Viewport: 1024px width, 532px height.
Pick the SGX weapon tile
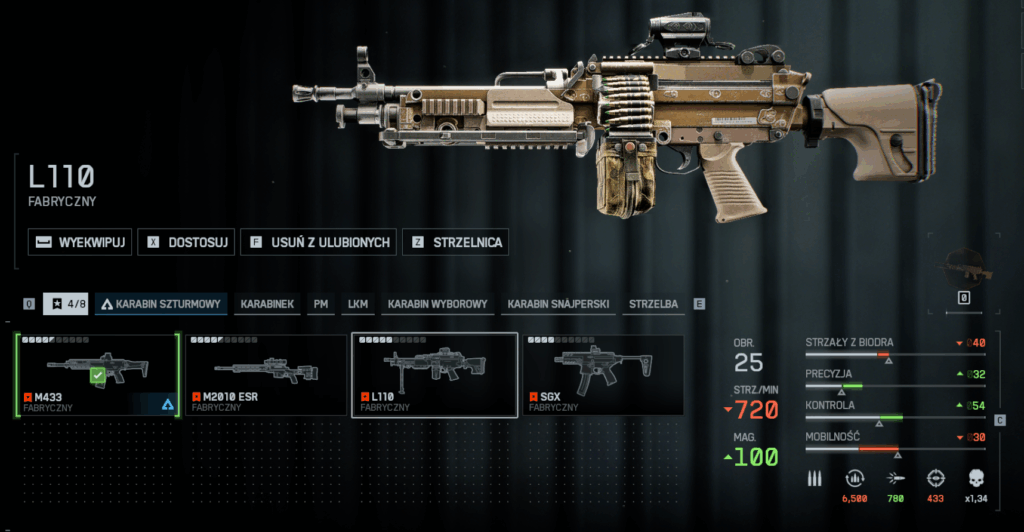[x=603, y=374]
